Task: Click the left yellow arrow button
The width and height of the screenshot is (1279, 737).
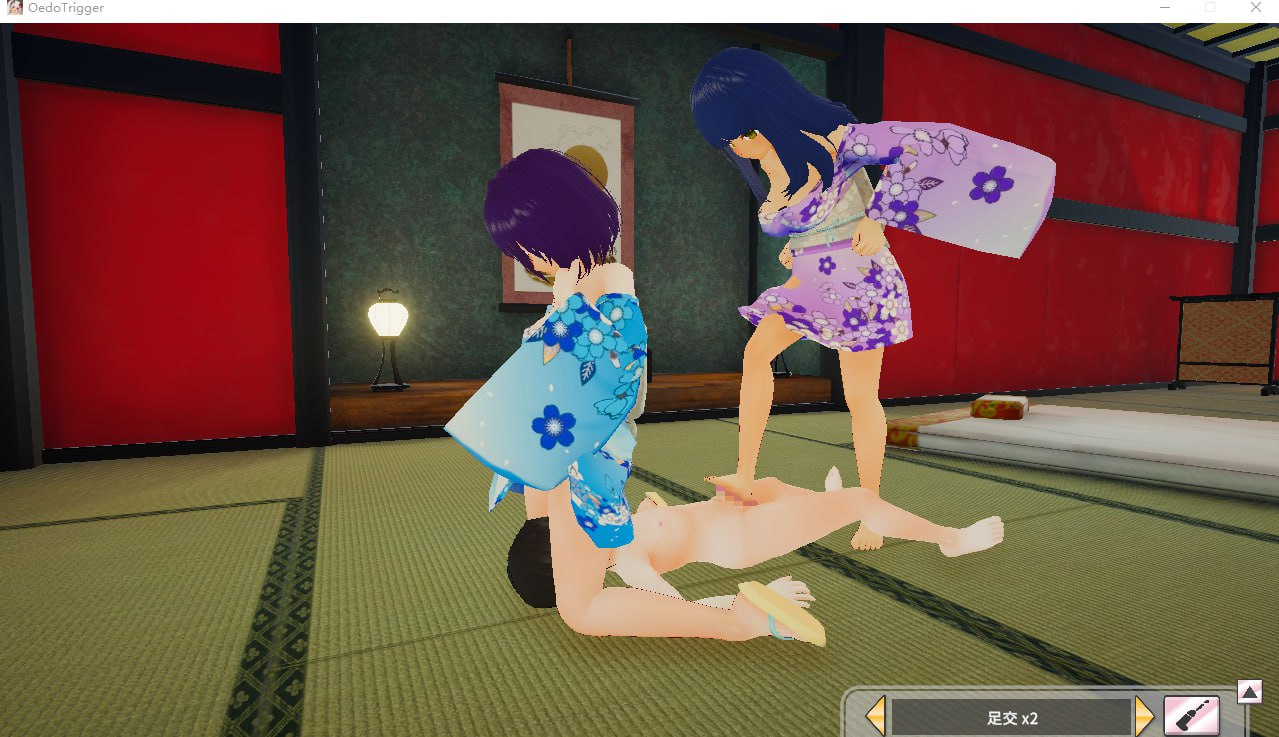Action: [x=875, y=716]
